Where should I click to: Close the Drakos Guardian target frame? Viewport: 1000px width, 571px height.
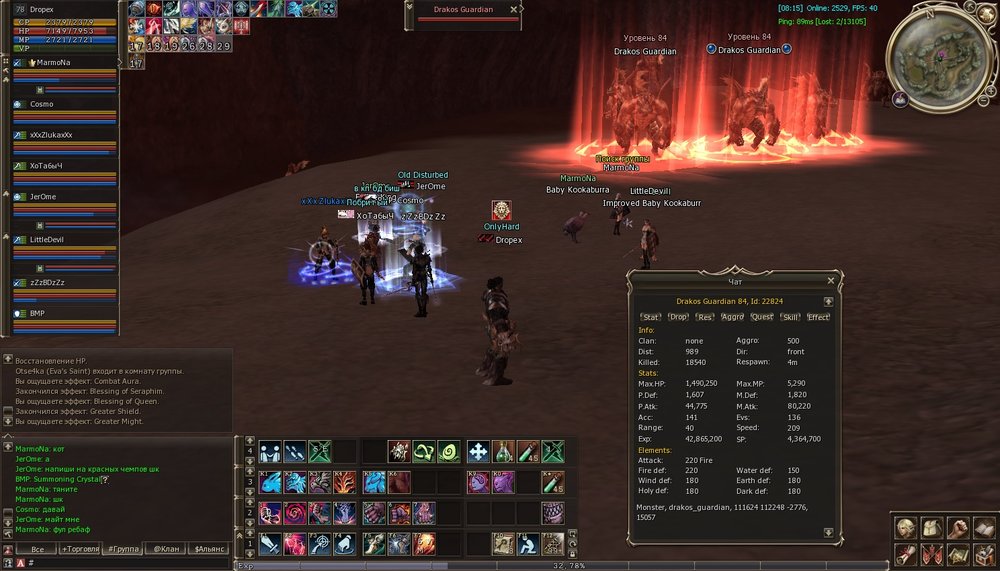514,8
